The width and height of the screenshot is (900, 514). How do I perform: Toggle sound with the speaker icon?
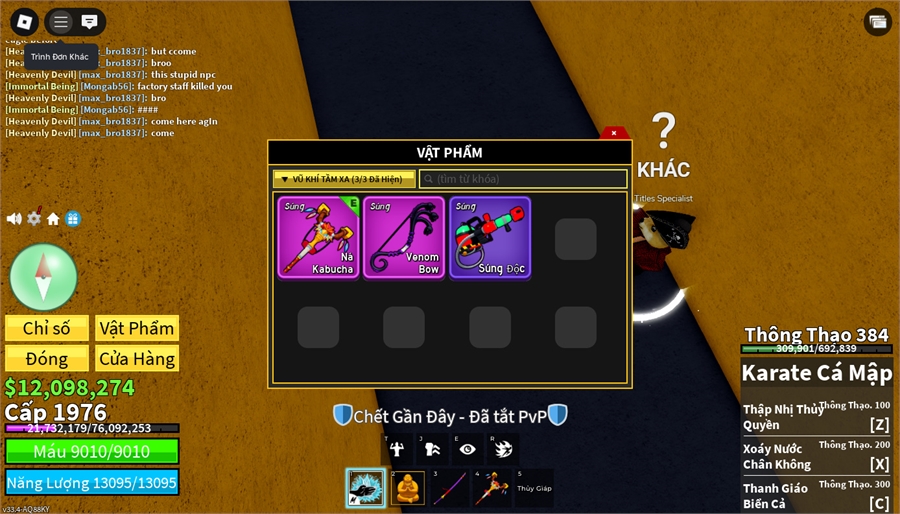point(14,219)
